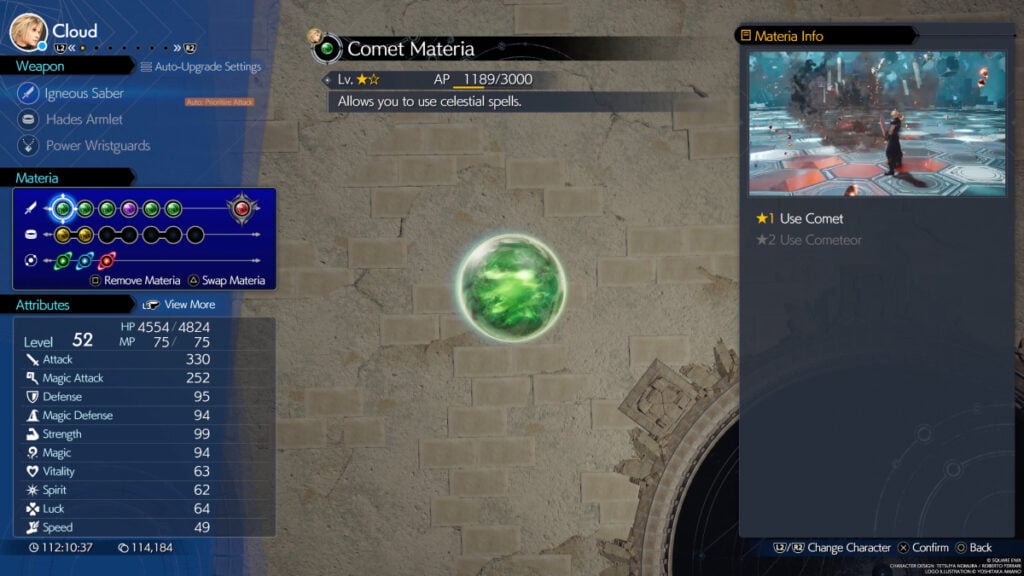
Task: Open Auto-Upgrade Settings
Action: (x=207, y=67)
